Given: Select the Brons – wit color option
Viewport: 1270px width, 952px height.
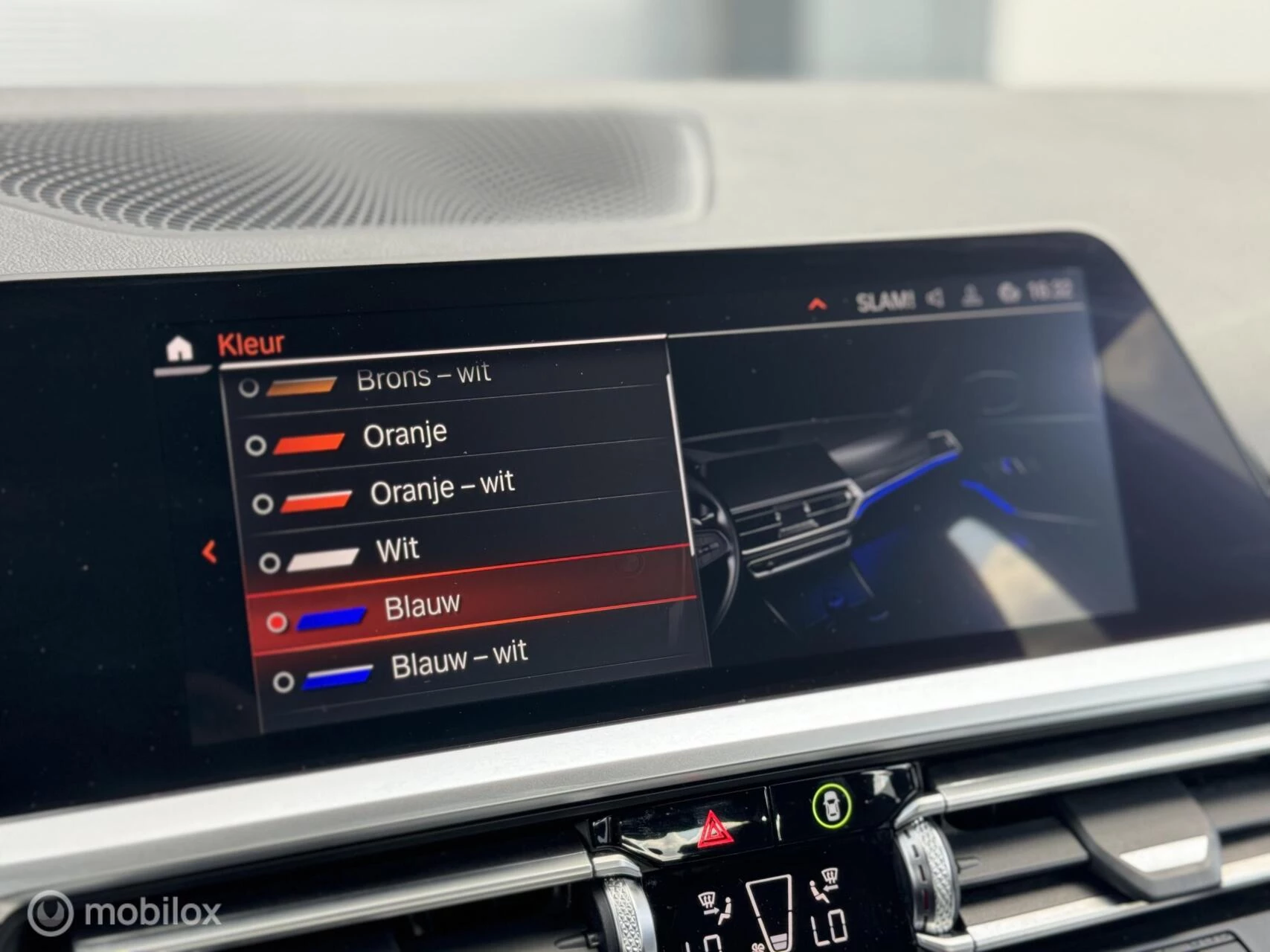Looking at the screenshot, I should 423,378.
